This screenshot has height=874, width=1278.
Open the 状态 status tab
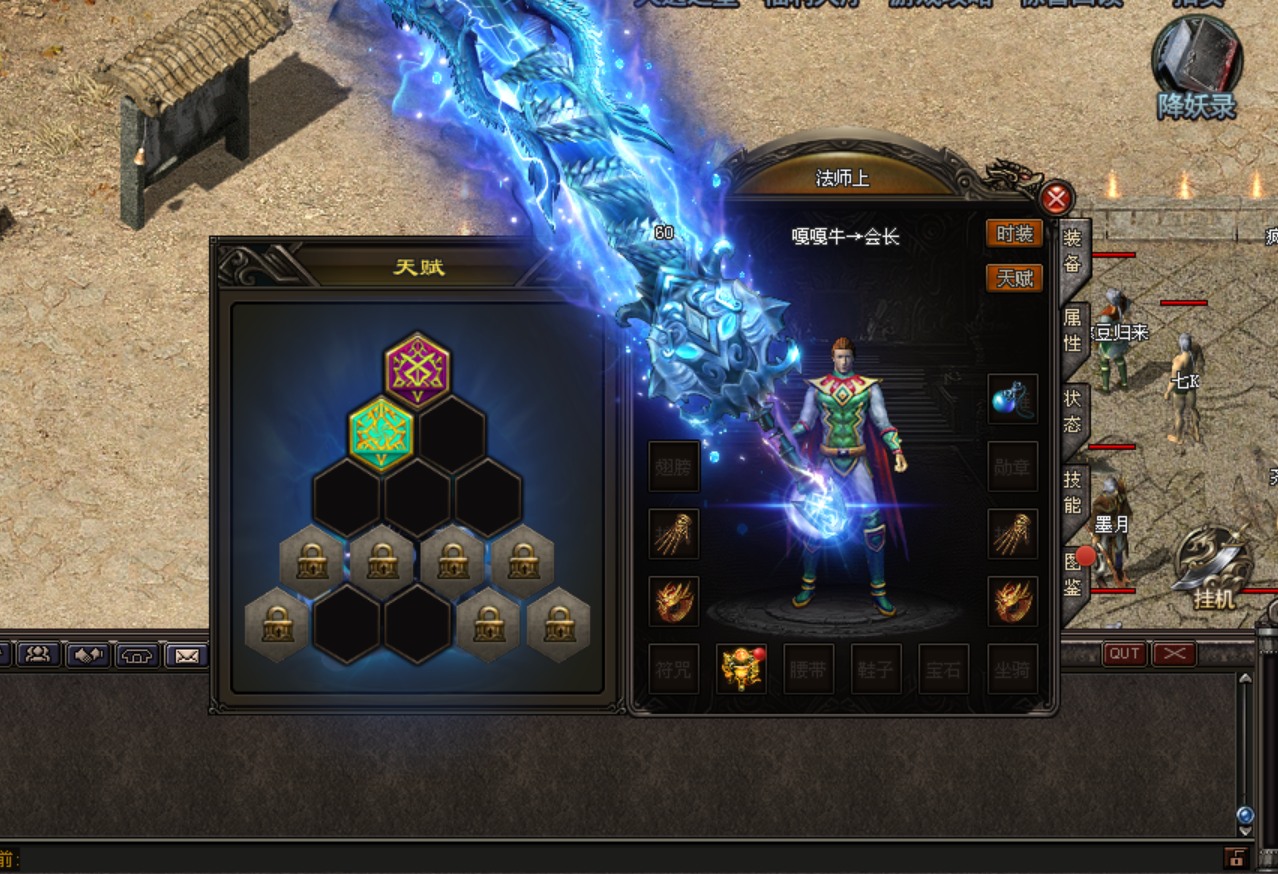(1072, 411)
